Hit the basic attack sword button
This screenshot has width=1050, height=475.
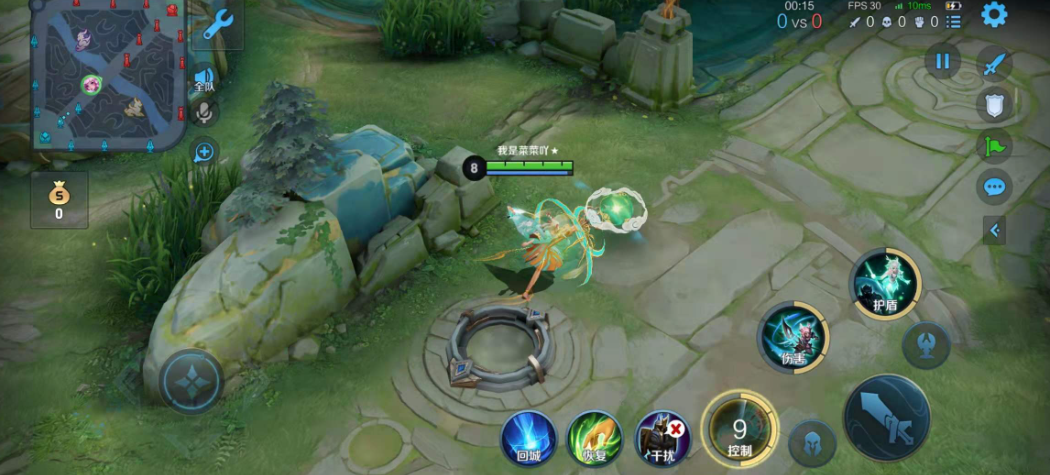tap(887, 417)
